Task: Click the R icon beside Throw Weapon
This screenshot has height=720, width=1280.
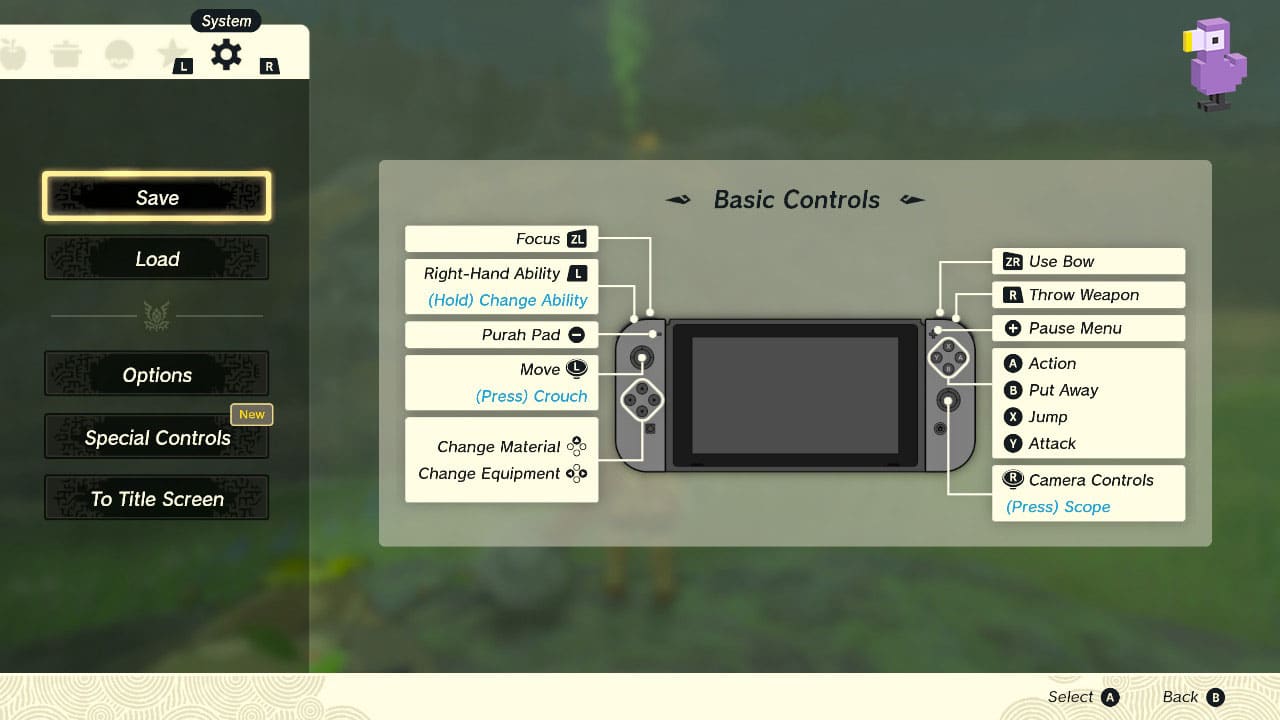Action: (1014, 295)
